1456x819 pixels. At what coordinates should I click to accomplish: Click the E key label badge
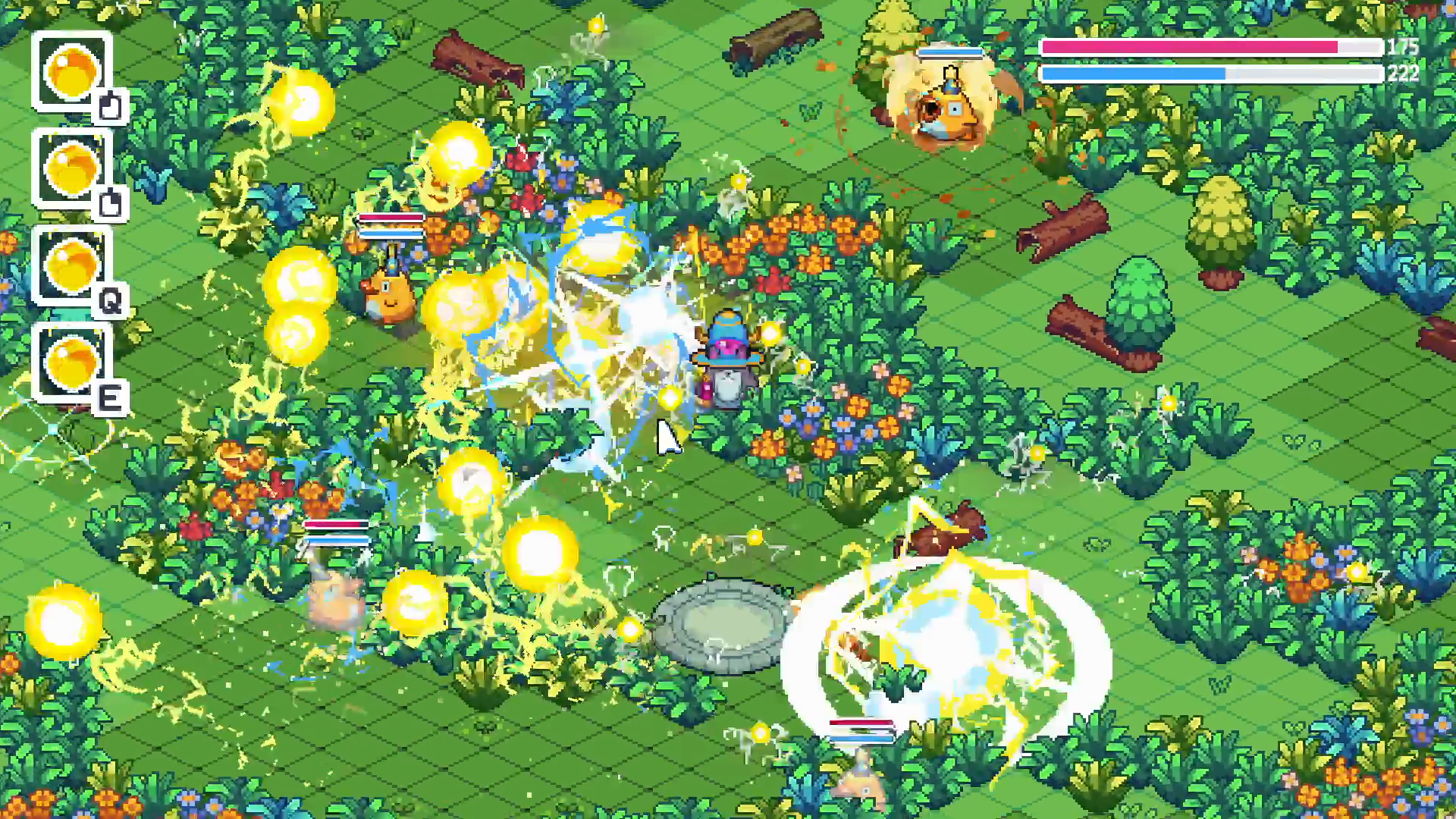(112, 397)
